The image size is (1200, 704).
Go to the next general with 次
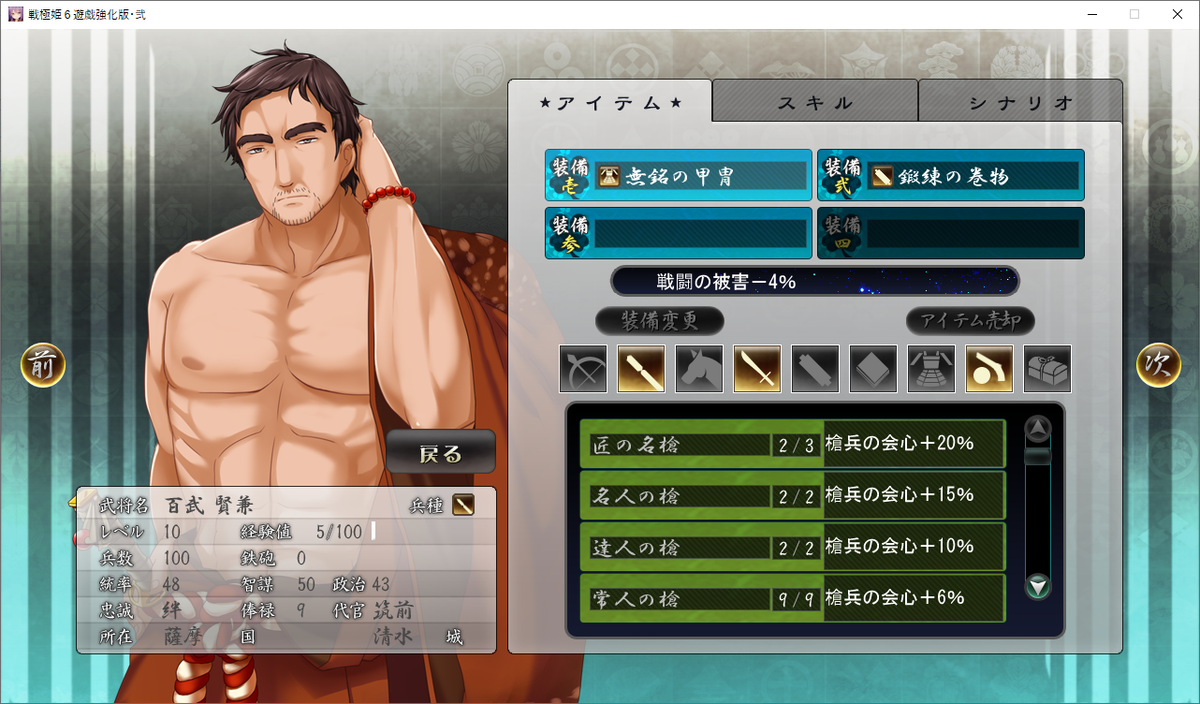point(1158,366)
